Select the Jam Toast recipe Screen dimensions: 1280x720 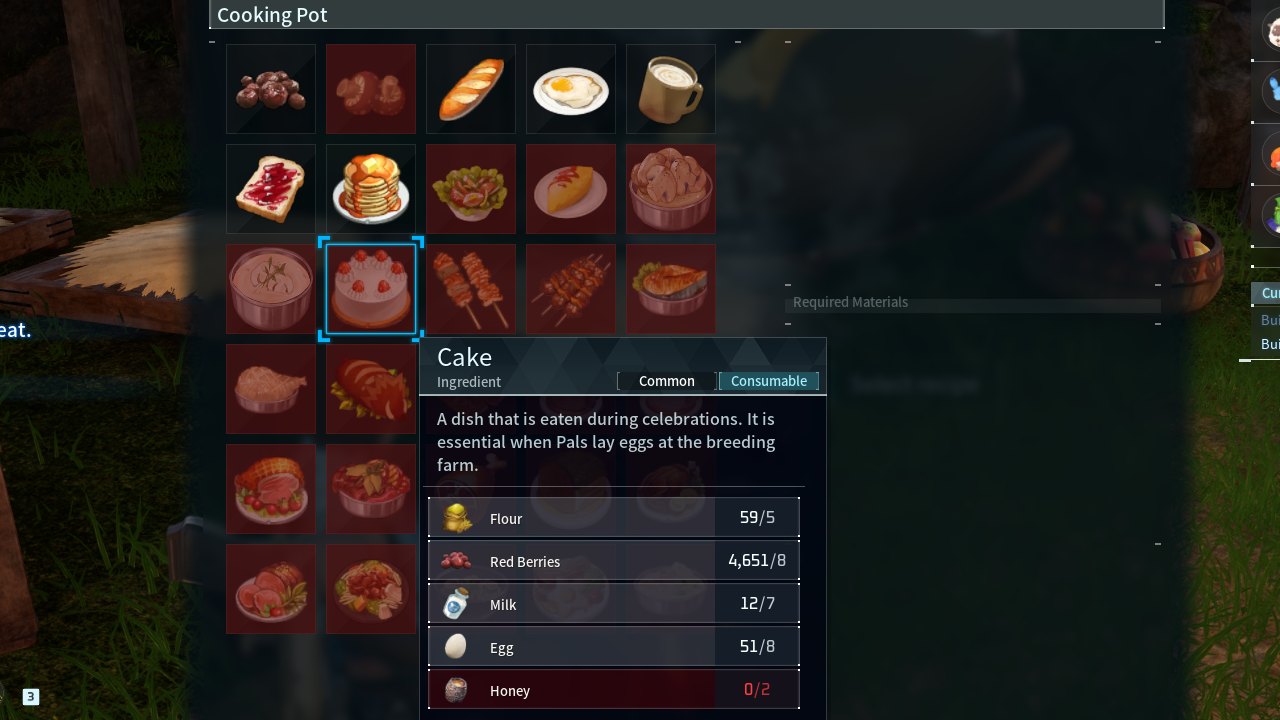tap(271, 189)
